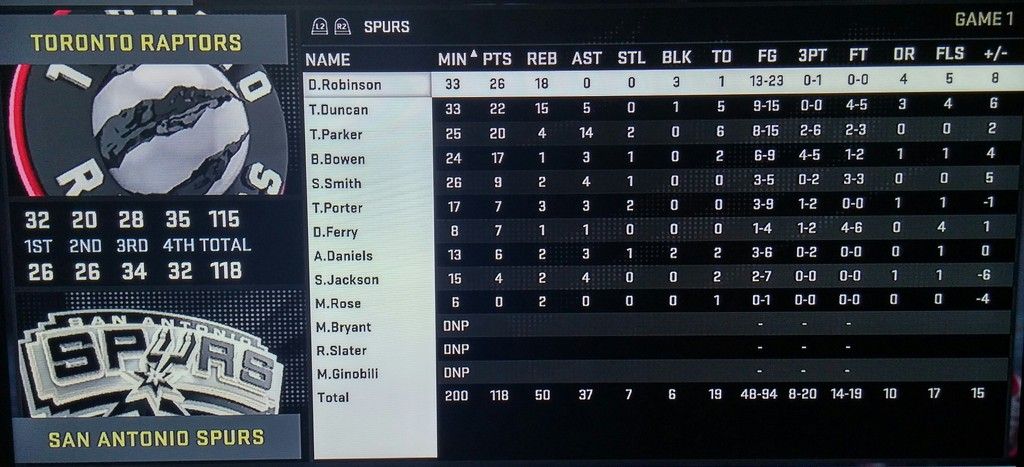Viewport: 1024px width, 467px height.
Task: Select the Toronto Raptors team banner
Action: [136, 43]
